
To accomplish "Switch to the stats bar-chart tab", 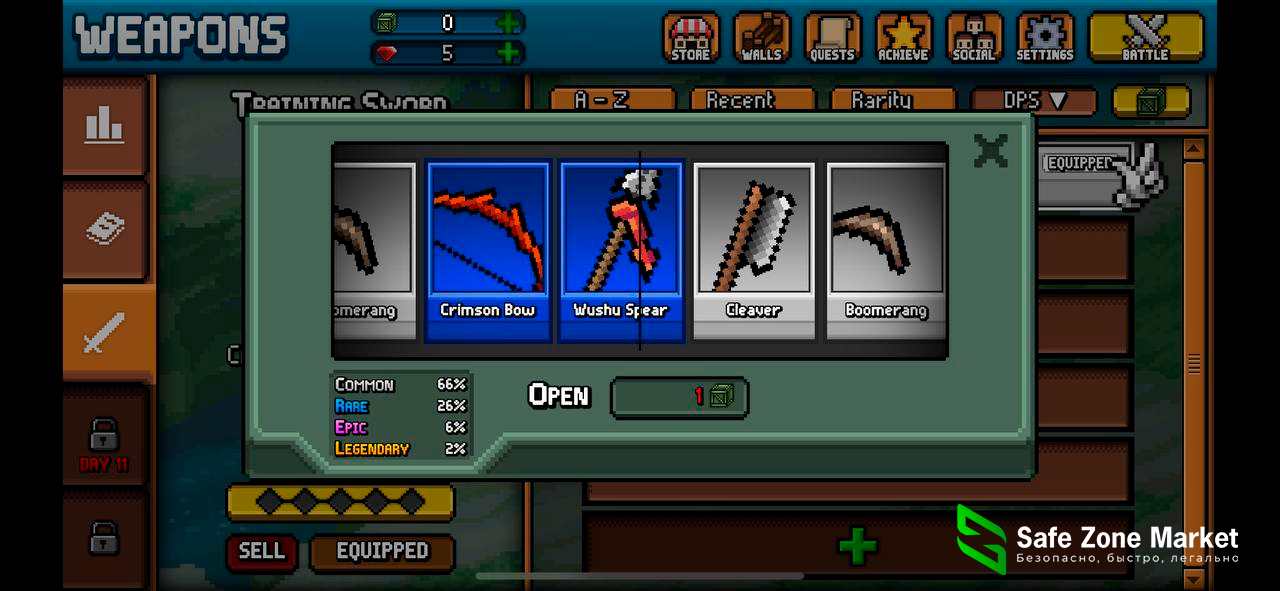I will click(x=104, y=126).
